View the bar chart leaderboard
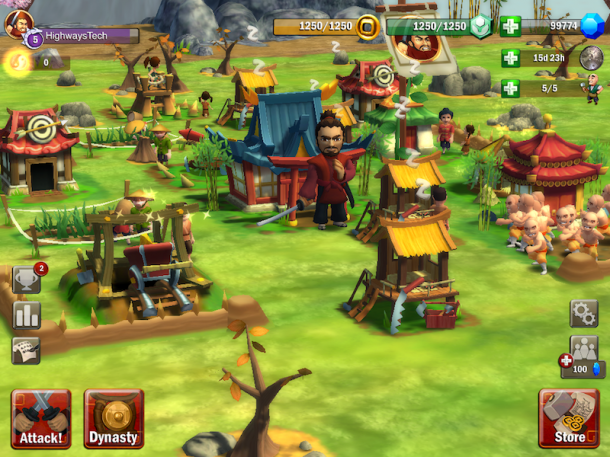This screenshot has width=610, height=457. coord(27,316)
